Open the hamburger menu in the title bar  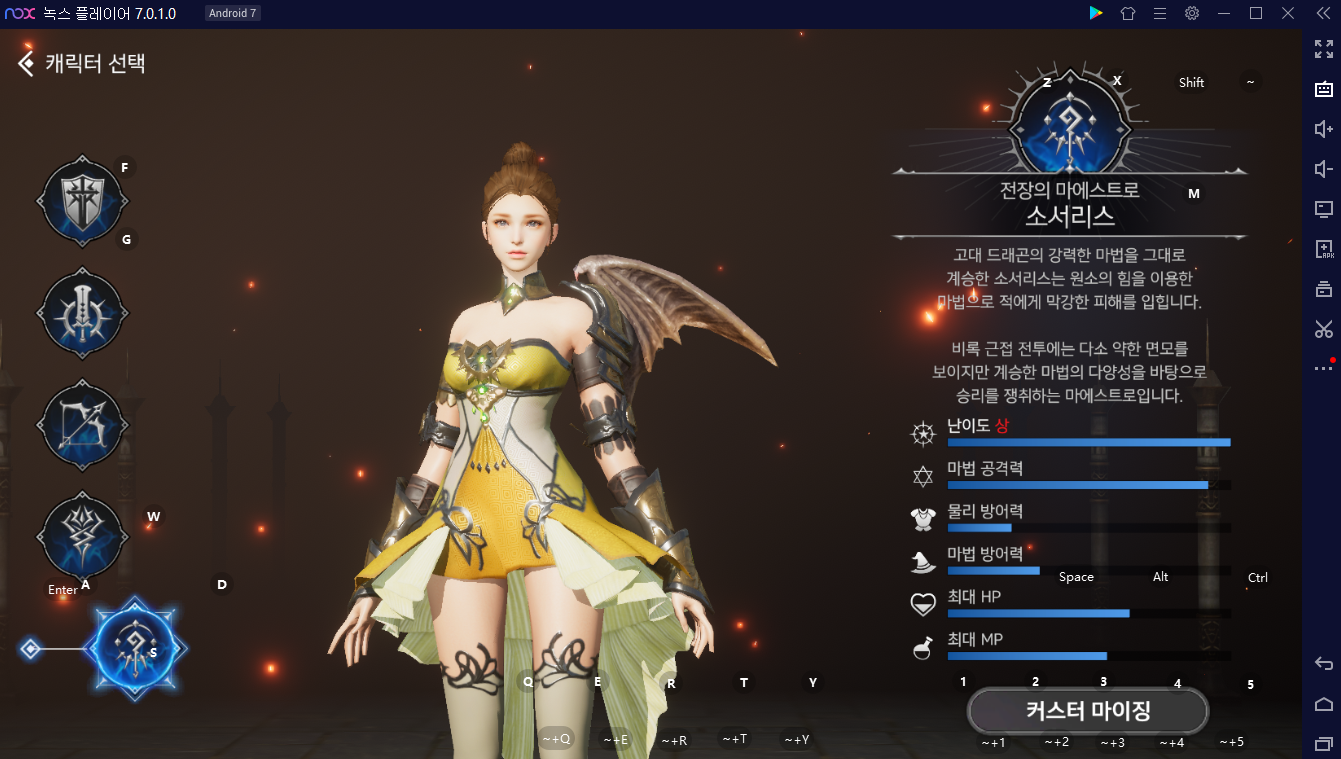pos(1160,13)
